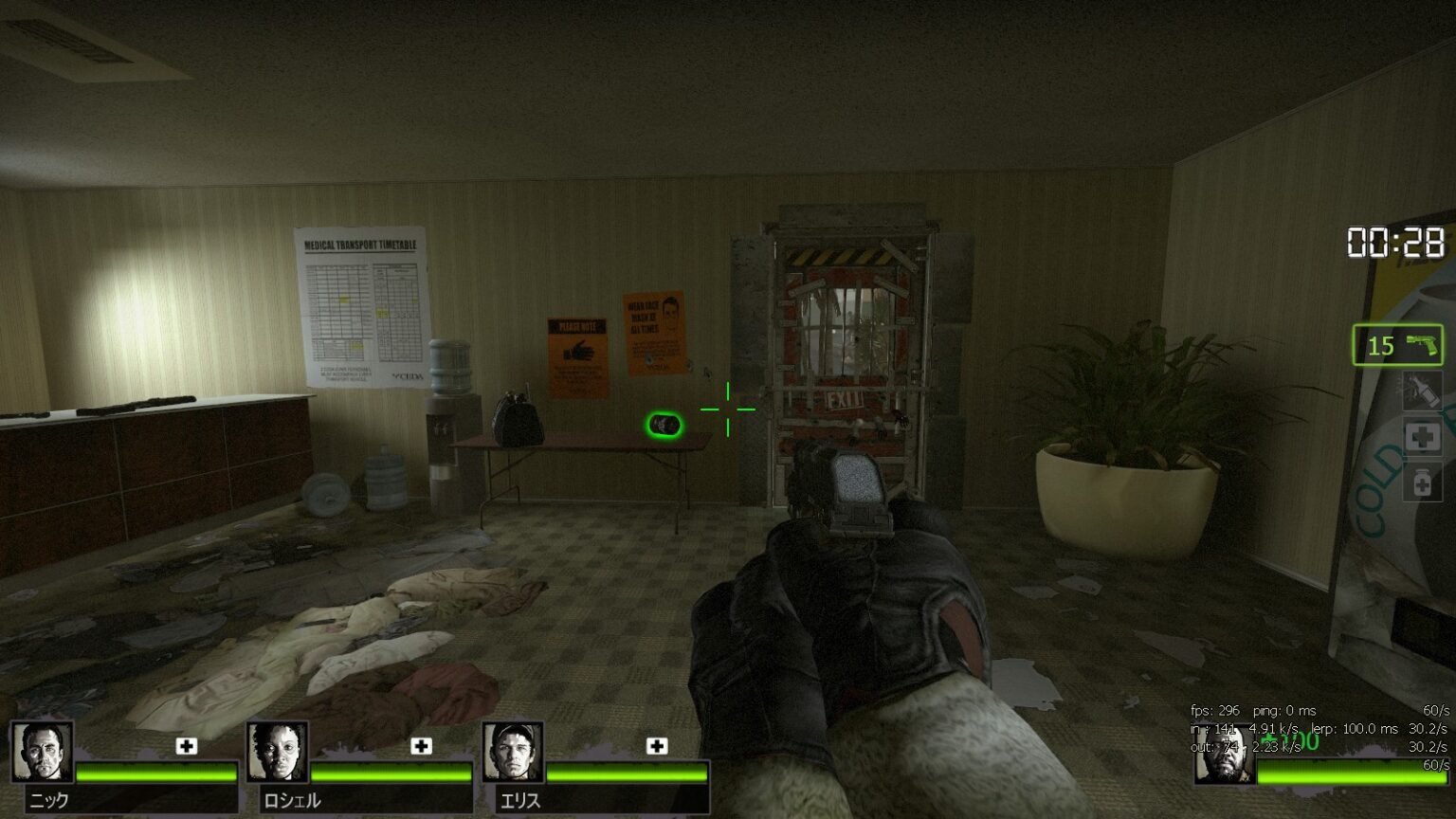Screen dimensions: 1456x819
Task: Click the green crosshair reticle
Action: coord(727,408)
